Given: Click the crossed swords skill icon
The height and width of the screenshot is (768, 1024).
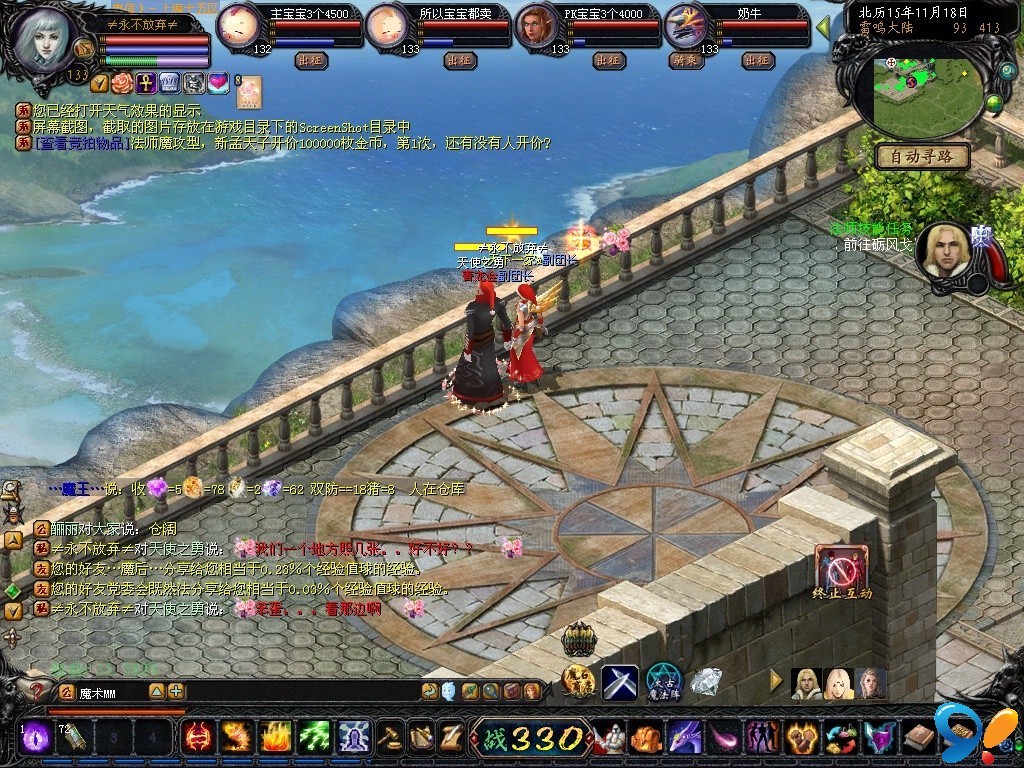Looking at the screenshot, I should point(620,683).
